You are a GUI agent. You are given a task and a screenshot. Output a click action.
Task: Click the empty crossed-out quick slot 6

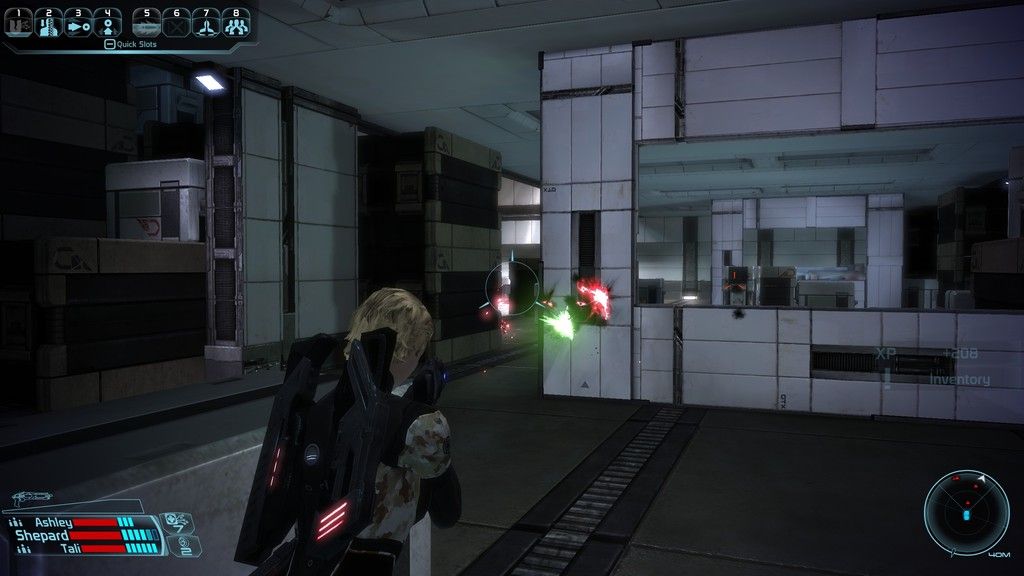coord(177,23)
